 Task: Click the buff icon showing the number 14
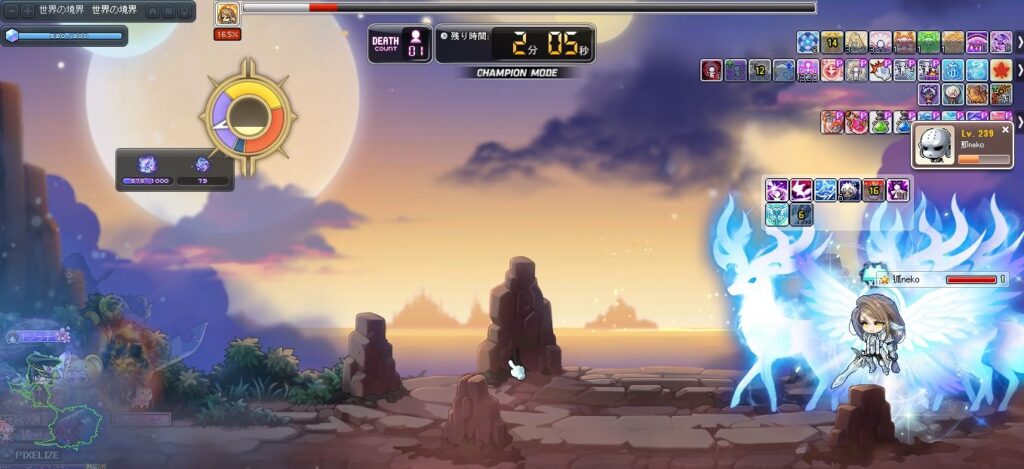[x=832, y=42]
